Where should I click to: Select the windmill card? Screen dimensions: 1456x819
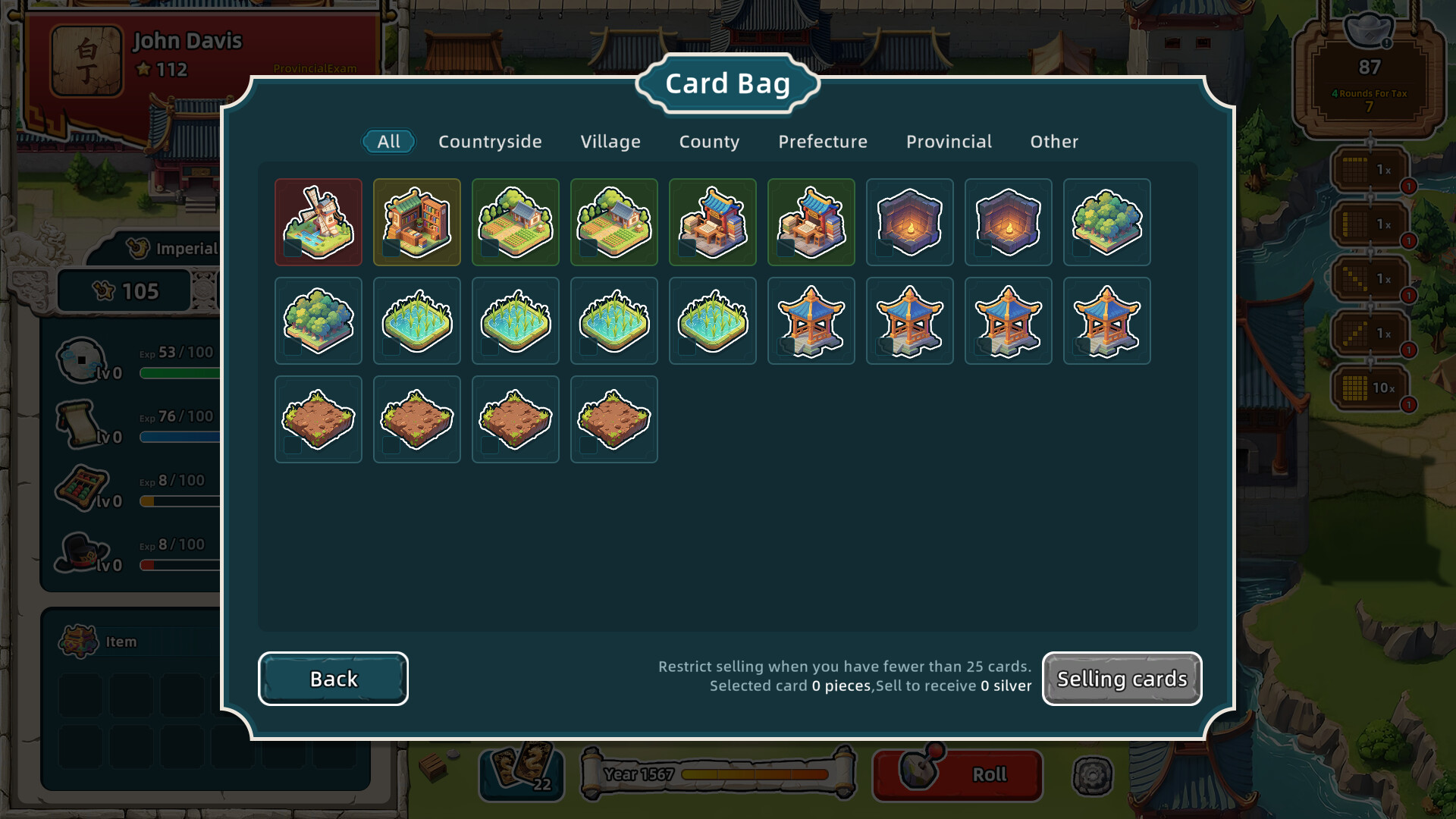[318, 222]
